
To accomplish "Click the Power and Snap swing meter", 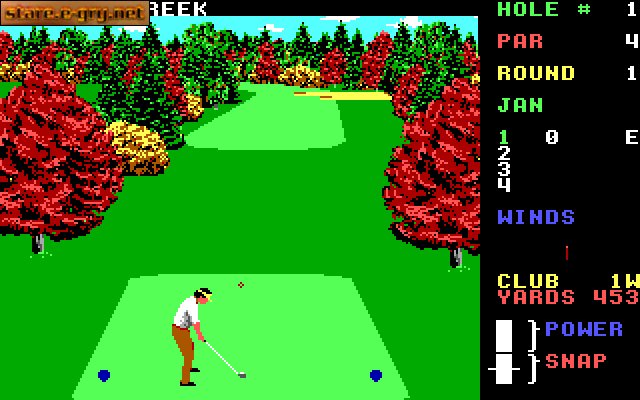I will click(505, 352).
